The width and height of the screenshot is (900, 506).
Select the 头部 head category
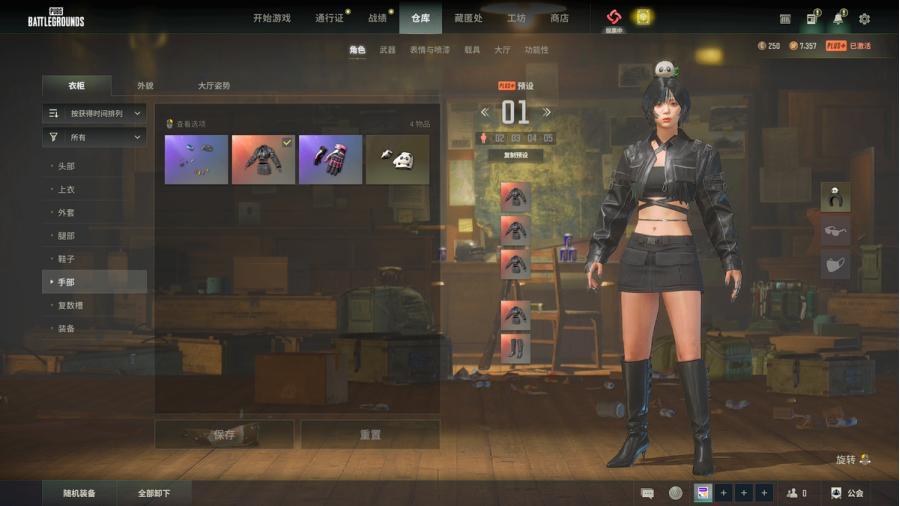pyautogui.click(x=66, y=166)
